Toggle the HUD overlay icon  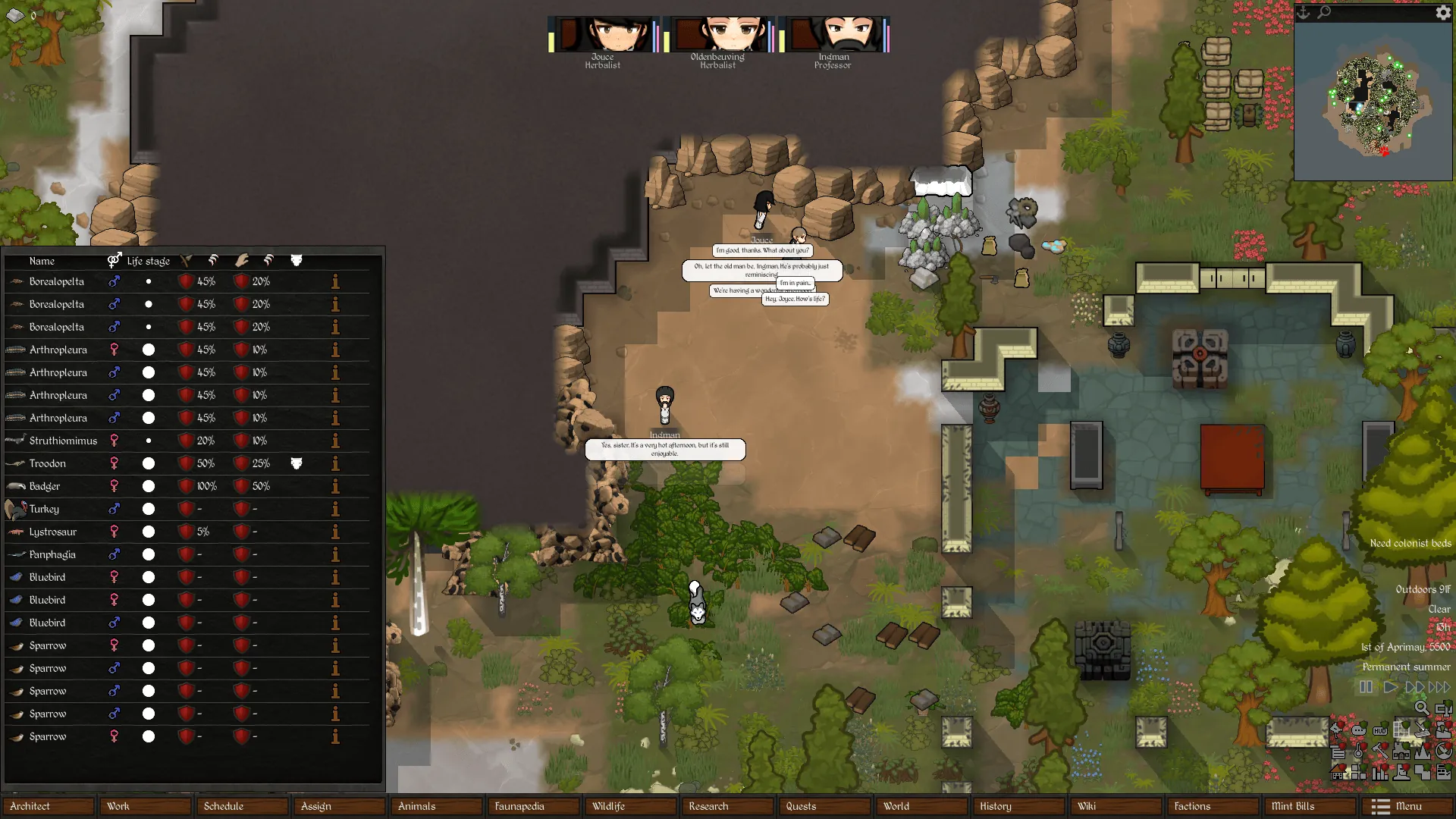(x=1380, y=731)
